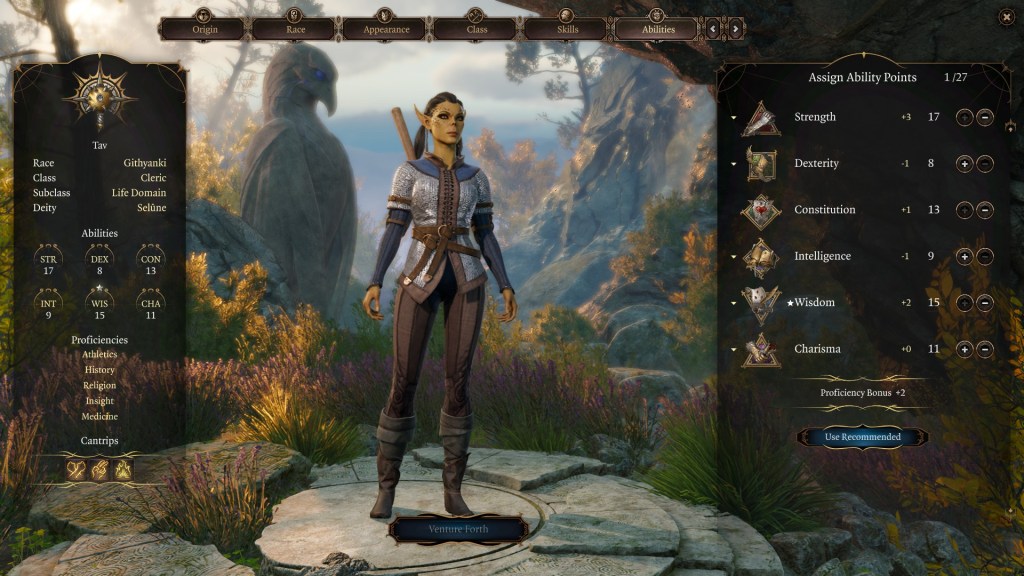Increase Dexterity by one point

964,164
